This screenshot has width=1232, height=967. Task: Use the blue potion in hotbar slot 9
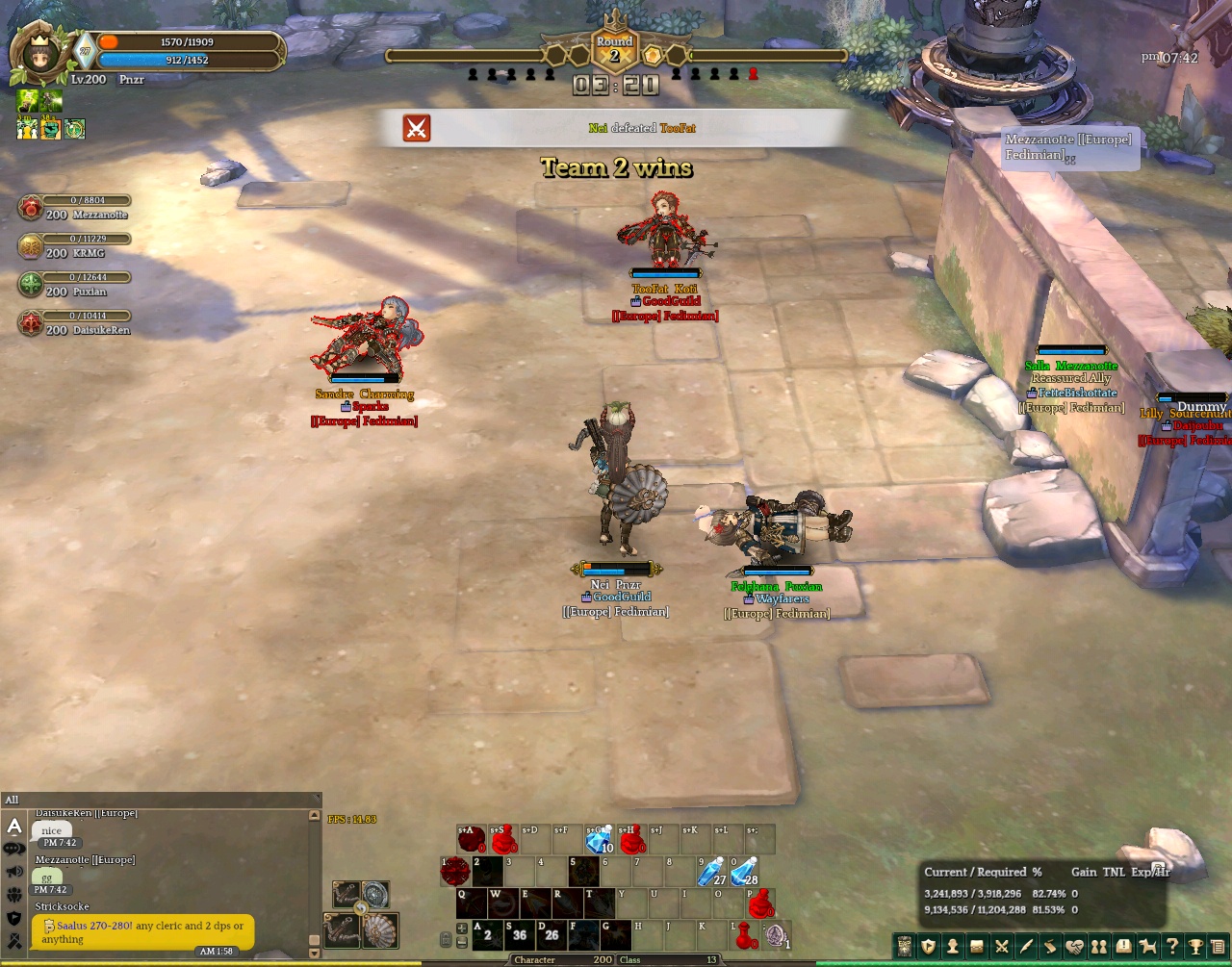coord(713,872)
